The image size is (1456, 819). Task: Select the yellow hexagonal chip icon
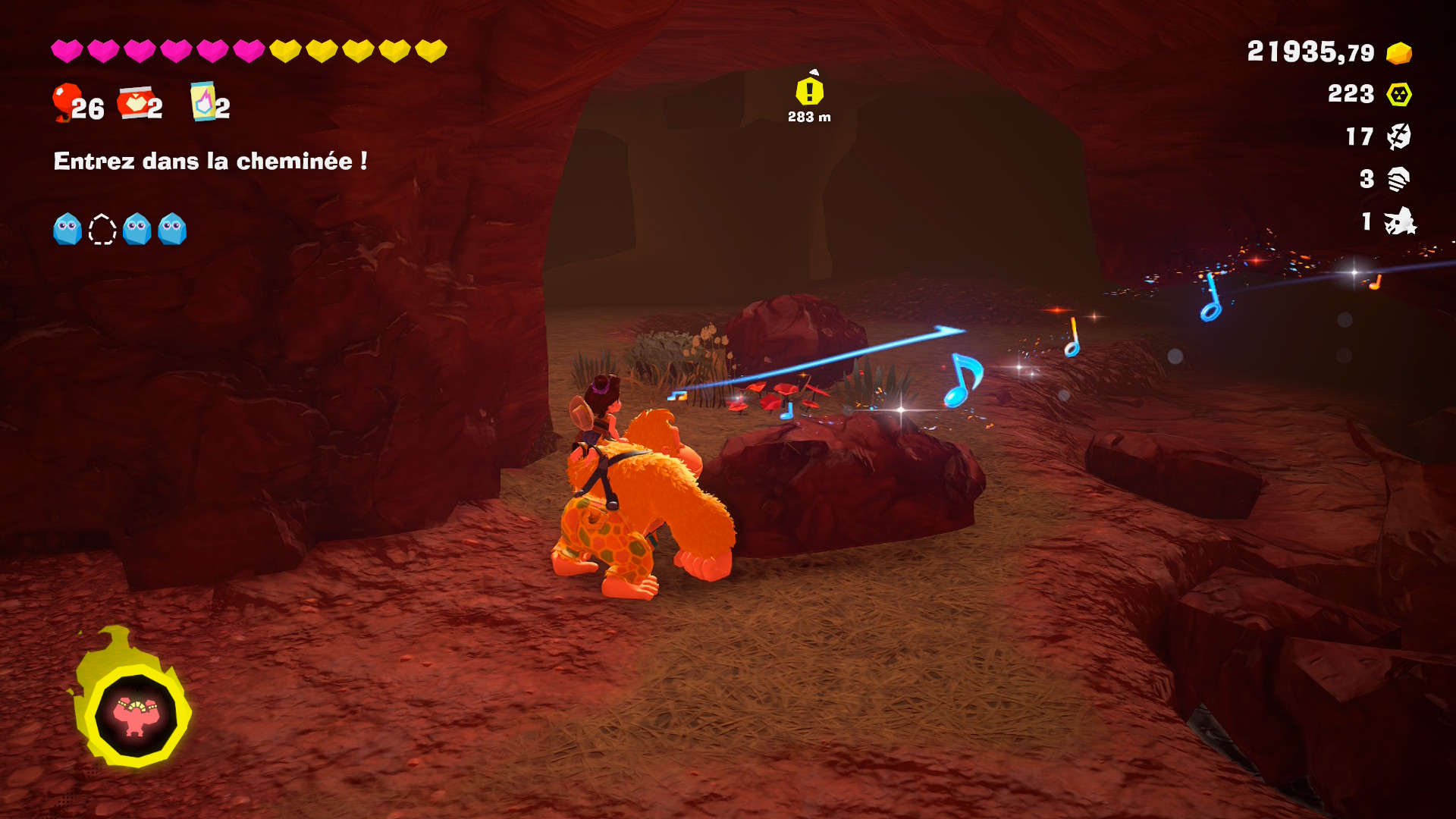[x=1398, y=95]
